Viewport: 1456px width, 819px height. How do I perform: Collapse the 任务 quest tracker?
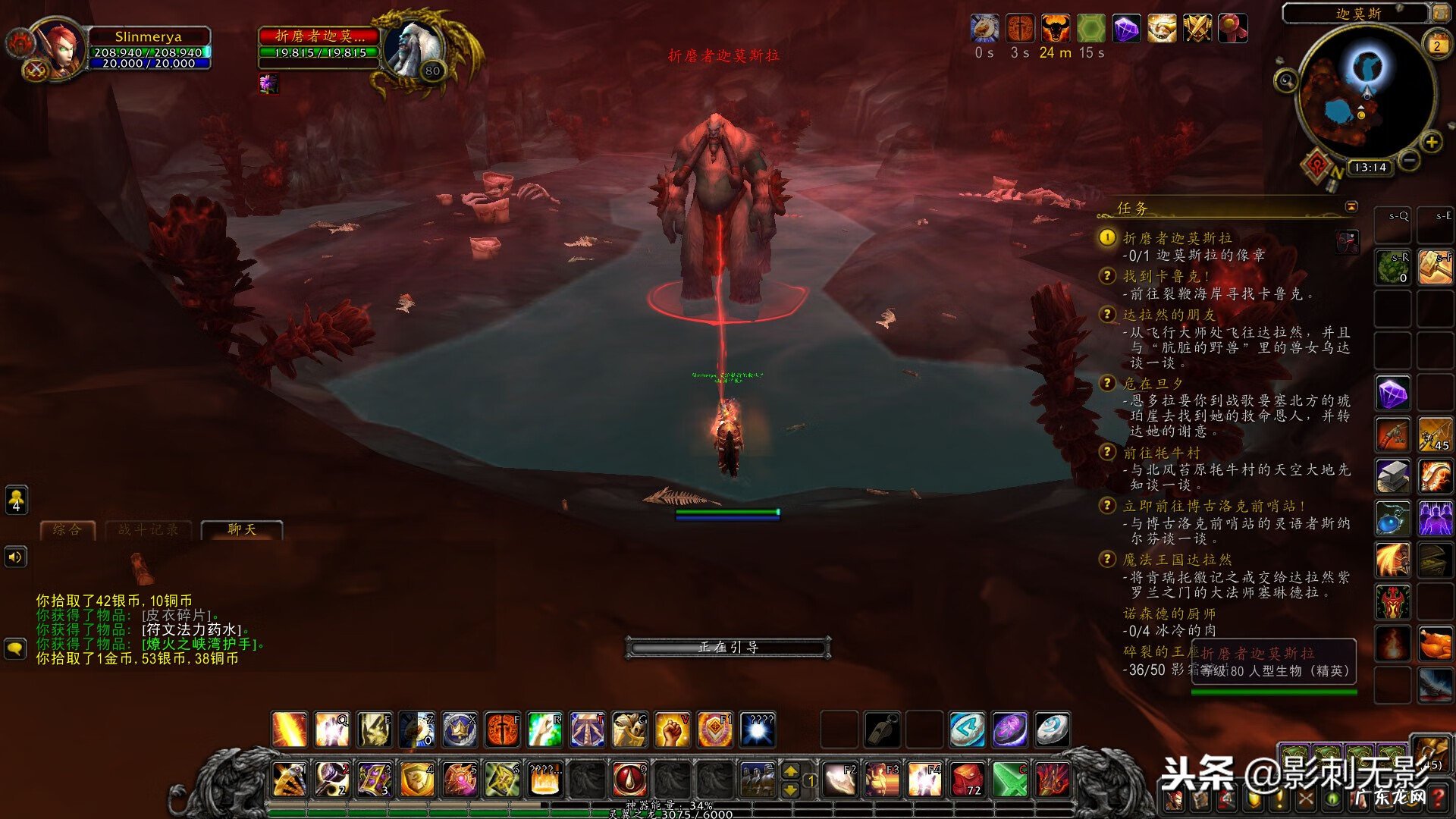[1351, 207]
